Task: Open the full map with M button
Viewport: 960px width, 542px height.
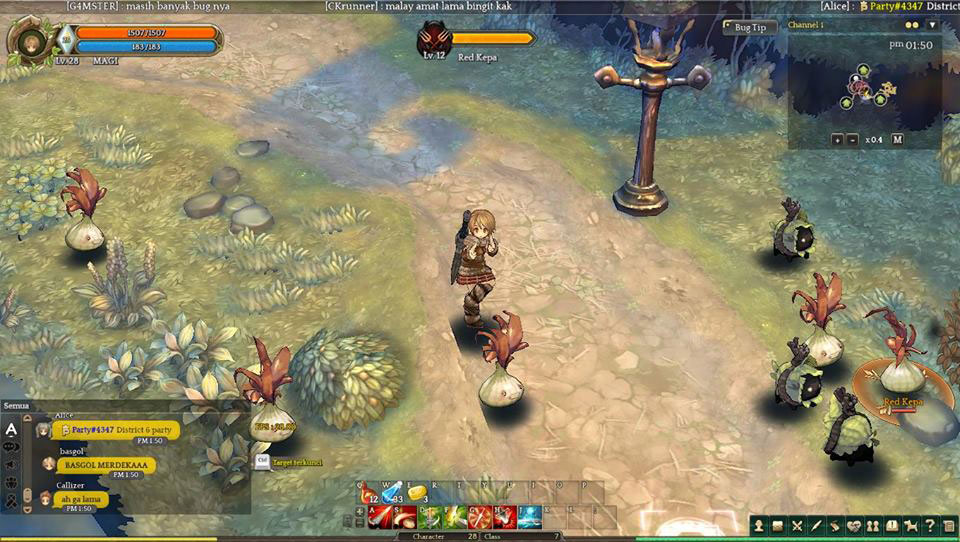Action: click(897, 139)
